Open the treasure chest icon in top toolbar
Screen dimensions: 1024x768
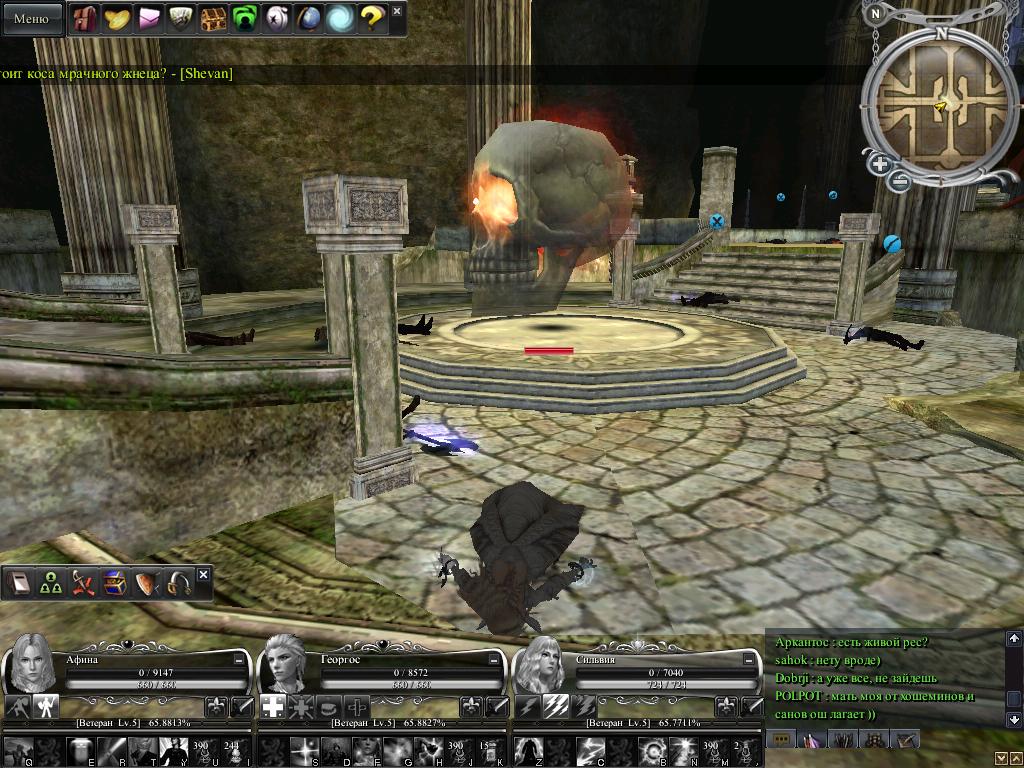tap(213, 18)
